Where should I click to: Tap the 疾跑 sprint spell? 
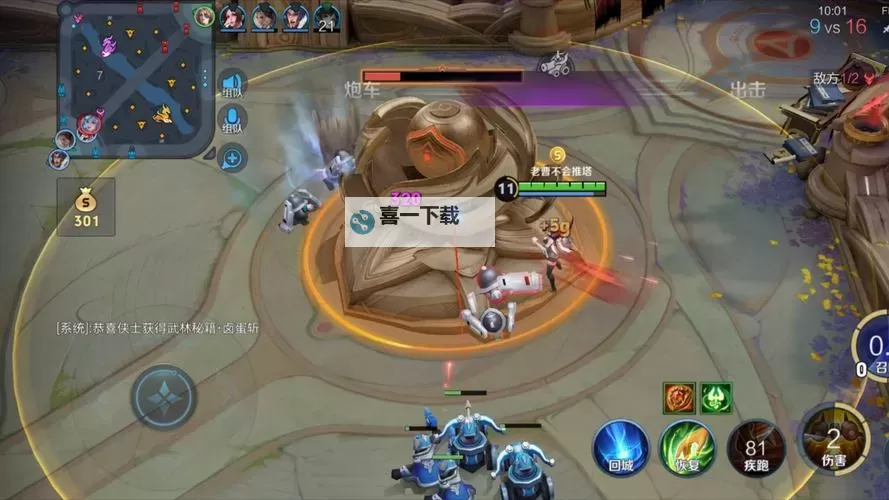pyautogui.click(x=754, y=446)
